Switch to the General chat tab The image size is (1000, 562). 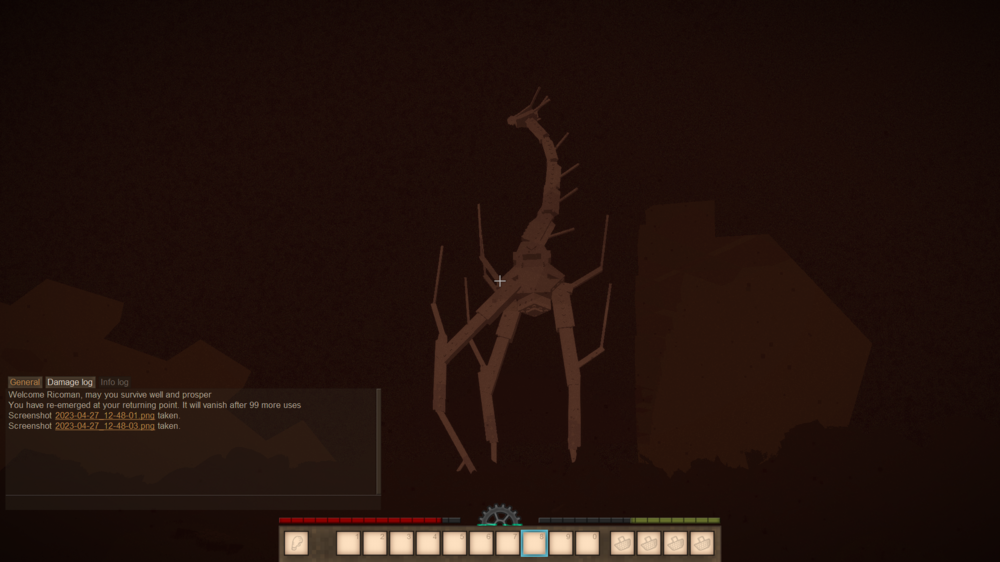pyautogui.click(x=25, y=382)
